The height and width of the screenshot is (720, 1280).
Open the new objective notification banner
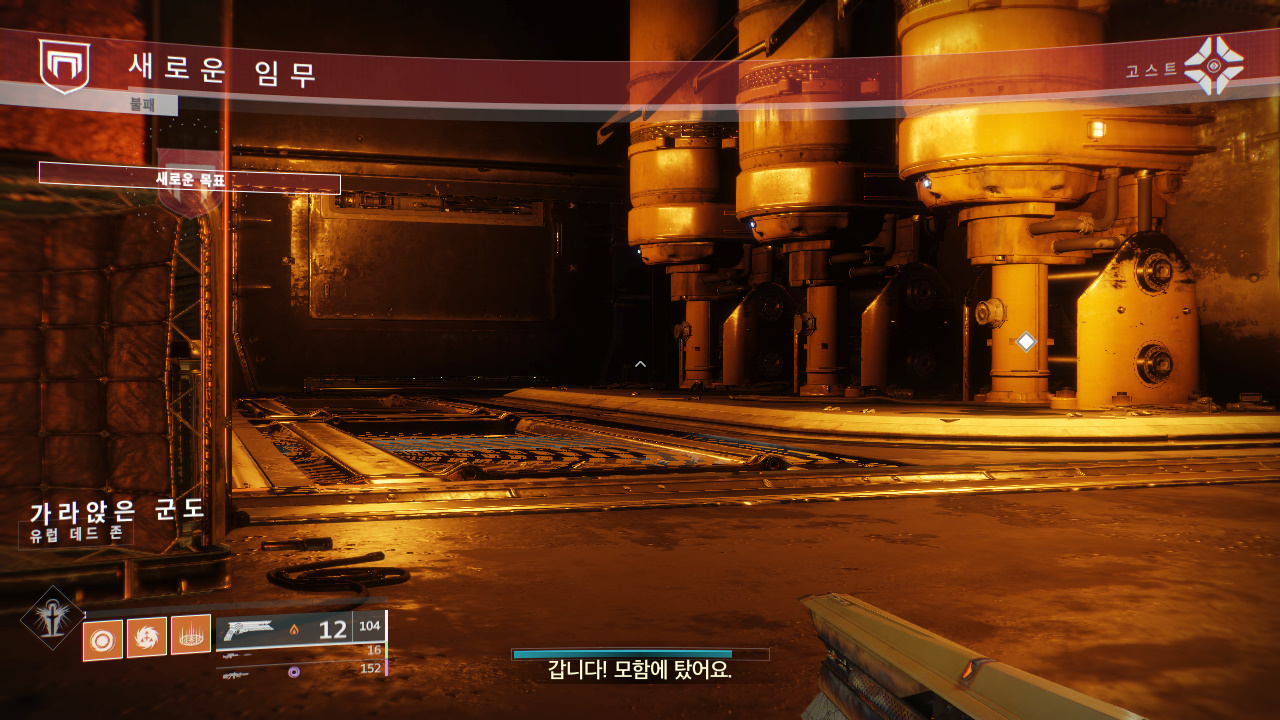click(x=190, y=179)
